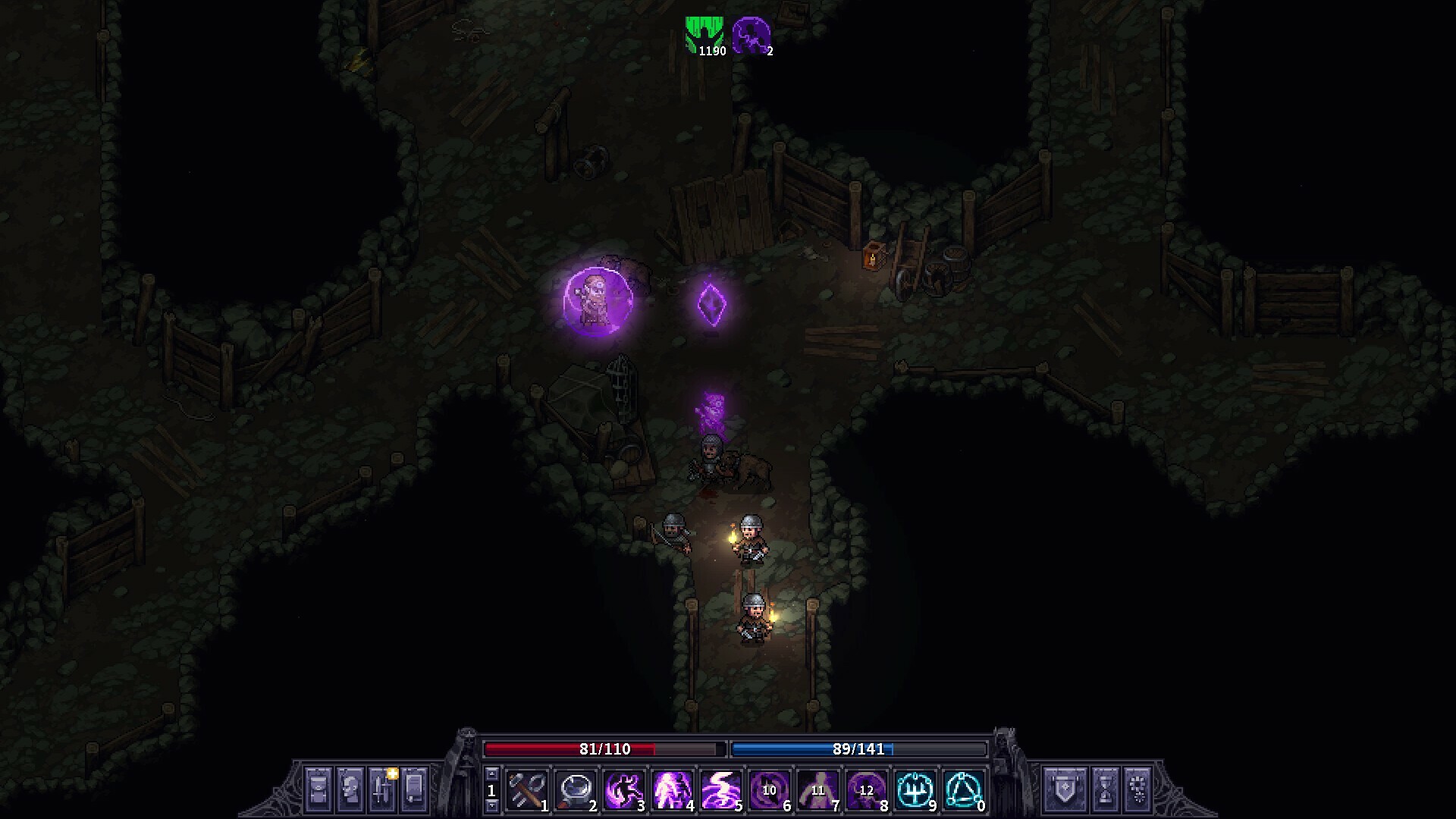Open the reputation banner panel
The height and width of the screenshot is (819, 1456).
click(1065, 789)
